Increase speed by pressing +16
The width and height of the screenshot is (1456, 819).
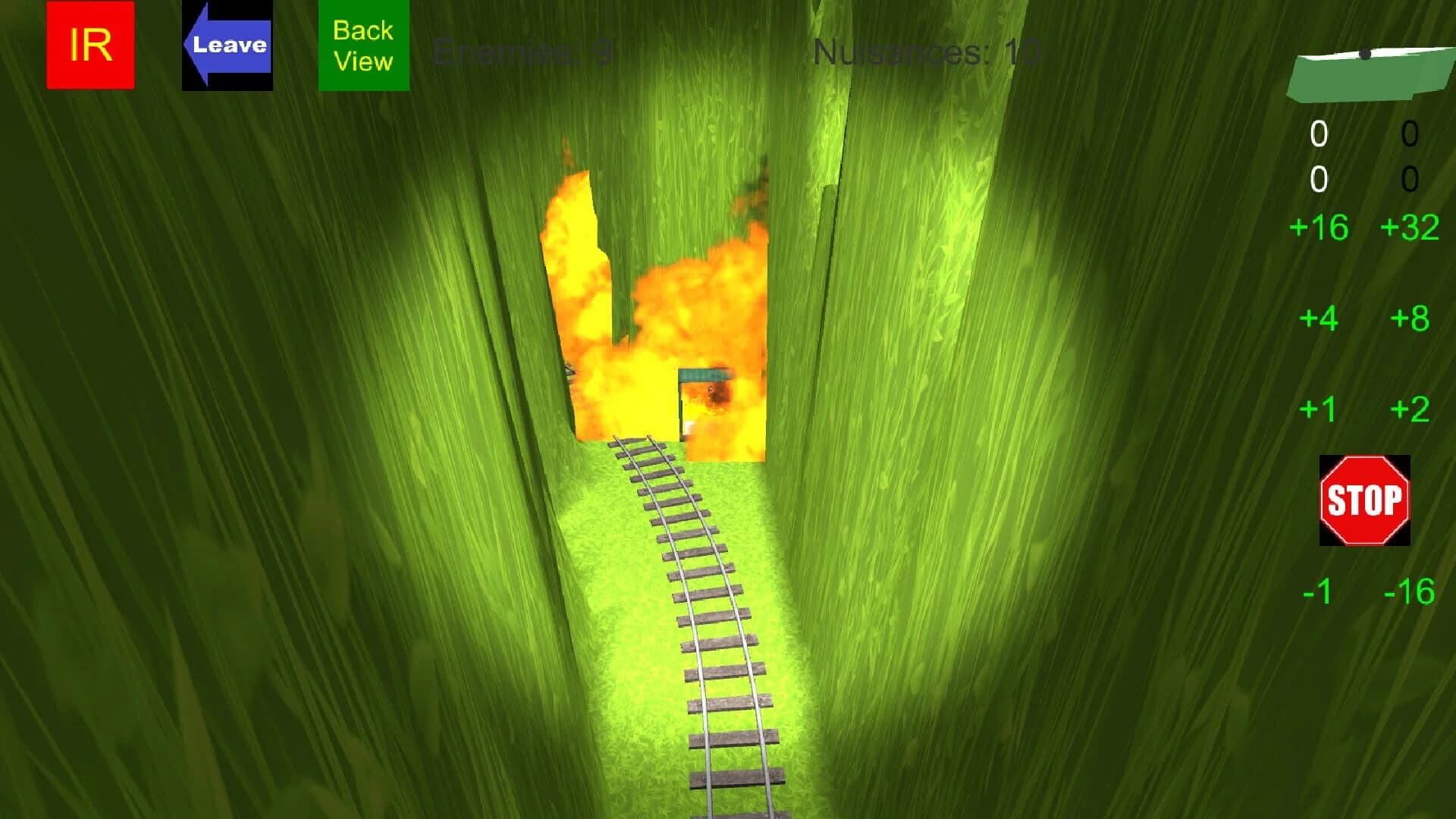click(x=1319, y=227)
